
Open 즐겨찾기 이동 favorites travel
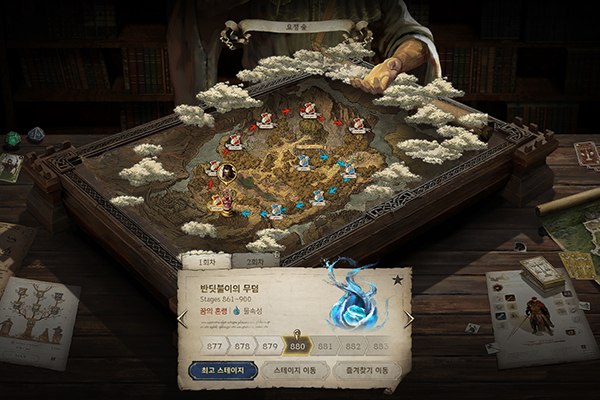tap(367, 371)
